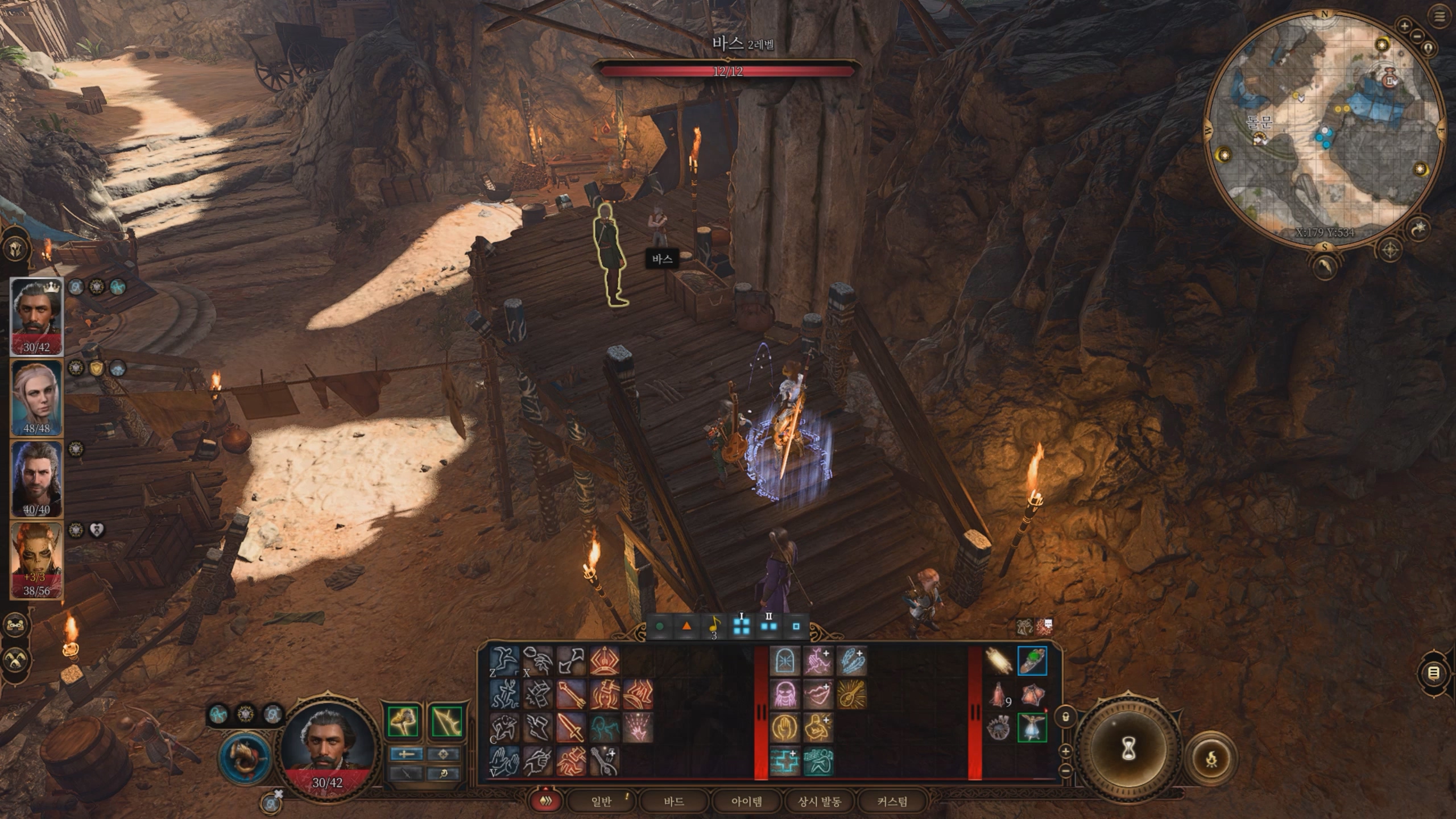Switch to the 커스텀 hotbar tab
This screenshot has height=819, width=1456.
point(892,802)
